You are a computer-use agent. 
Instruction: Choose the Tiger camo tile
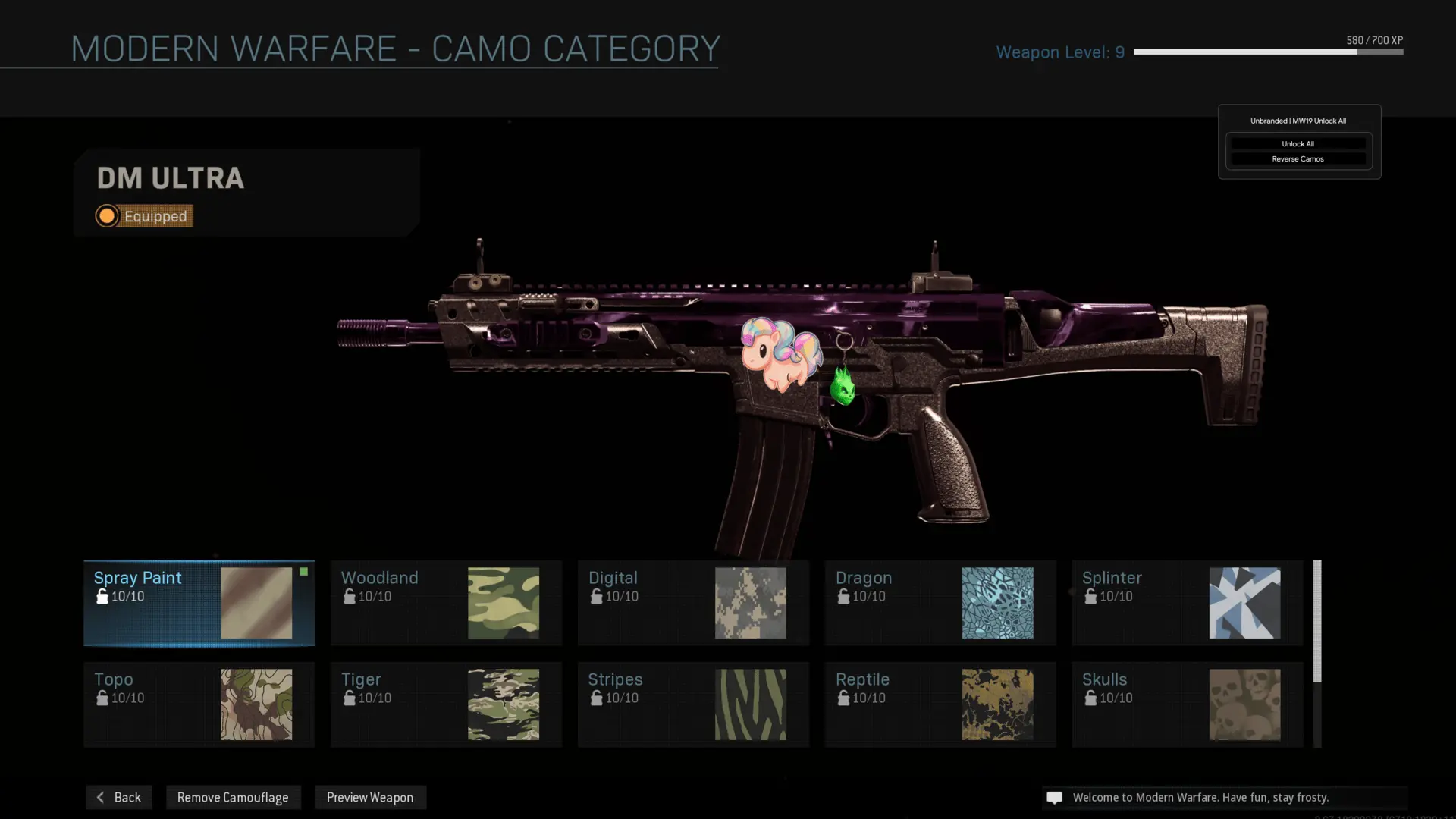(446, 704)
